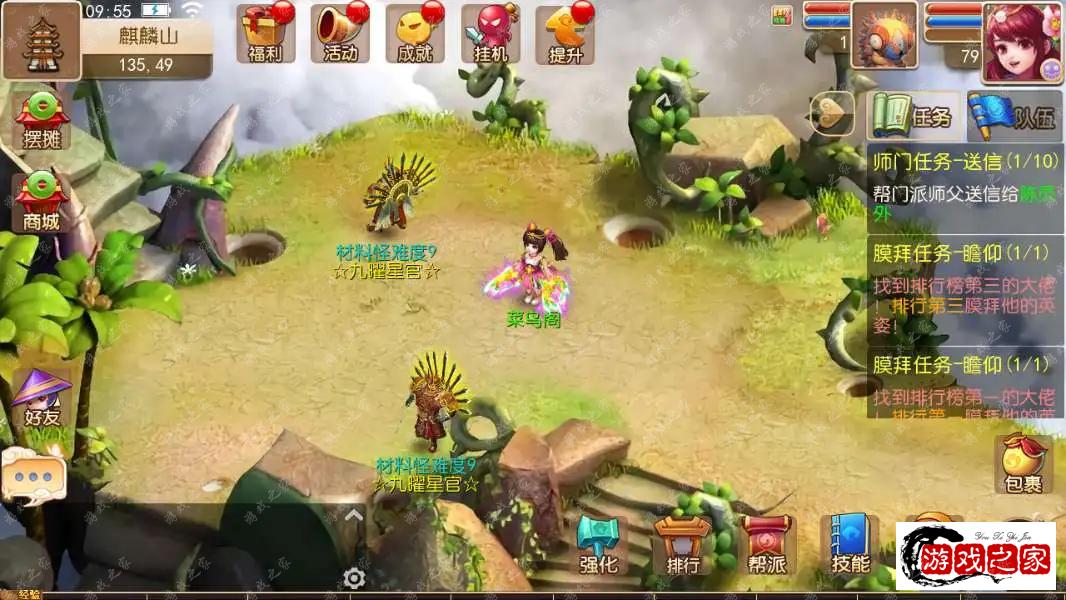Click the player character portrait
The width and height of the screenshot is (1066, 600).
pos(1021,42)
